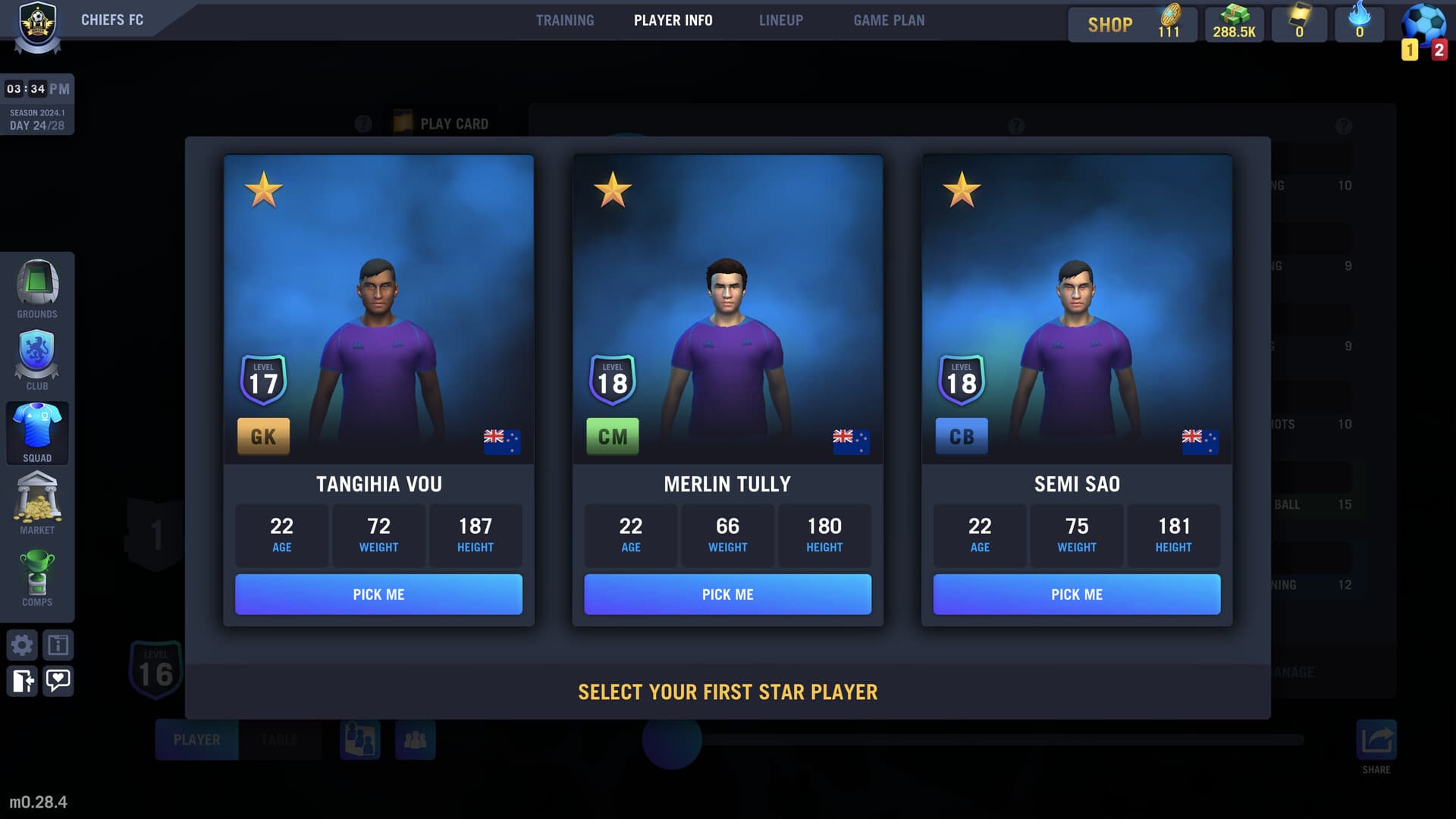The image size is (1456, 819).
Task: Click the energy flame counter
Action: pyautogui.click(x=1358, y=23)
